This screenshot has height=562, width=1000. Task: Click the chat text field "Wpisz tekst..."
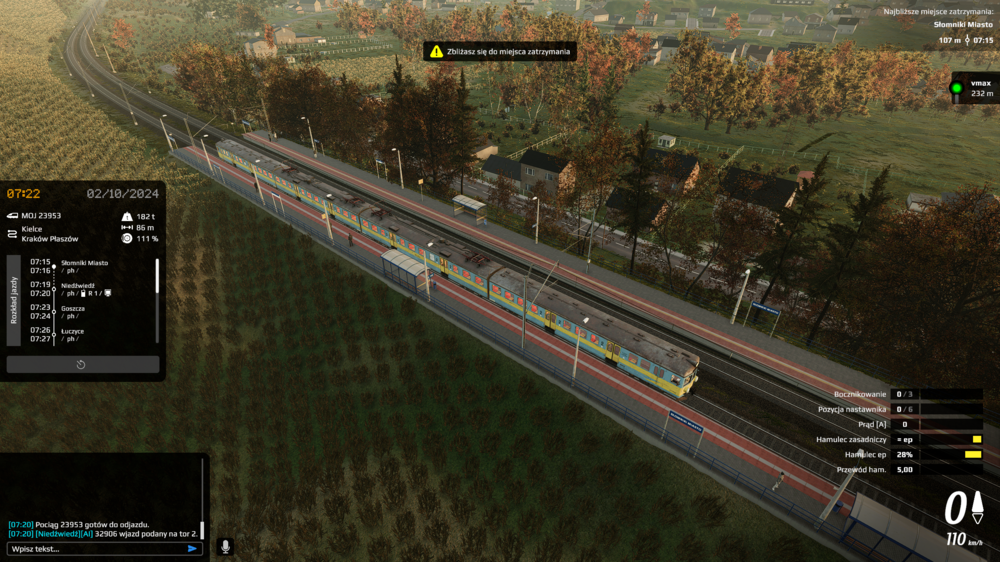(95, 548)
